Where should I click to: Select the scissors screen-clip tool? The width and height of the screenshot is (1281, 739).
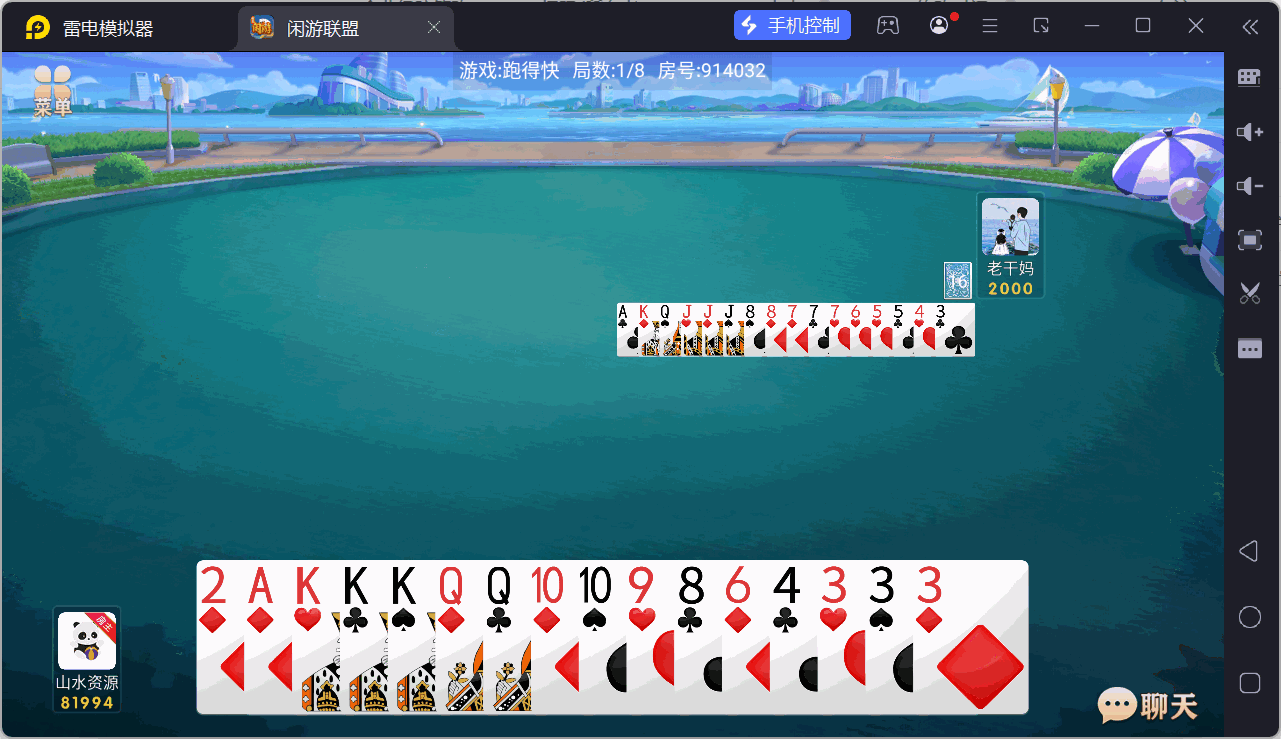point(1249,293)
